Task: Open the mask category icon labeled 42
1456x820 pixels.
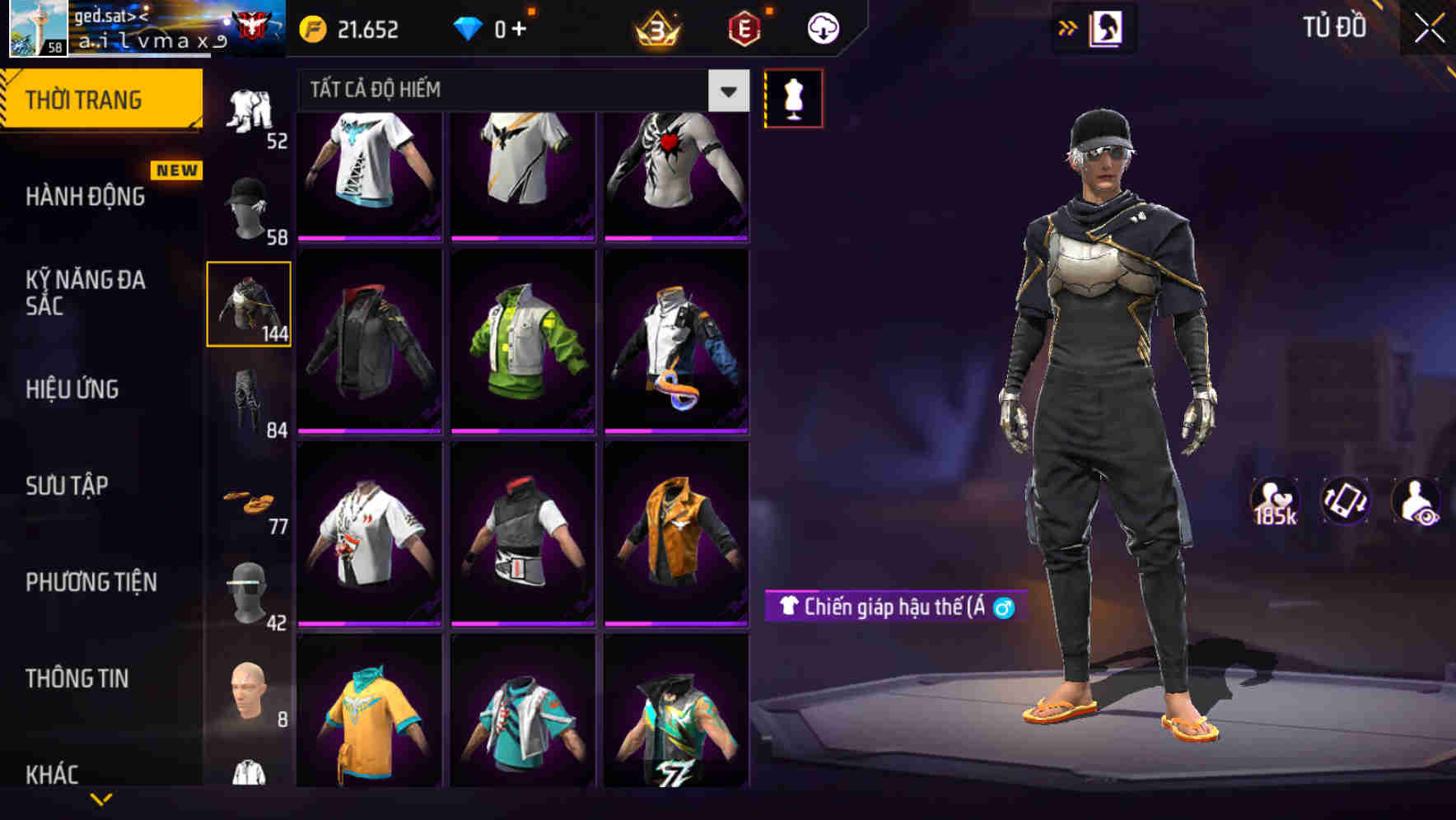Action: [249, 589]
